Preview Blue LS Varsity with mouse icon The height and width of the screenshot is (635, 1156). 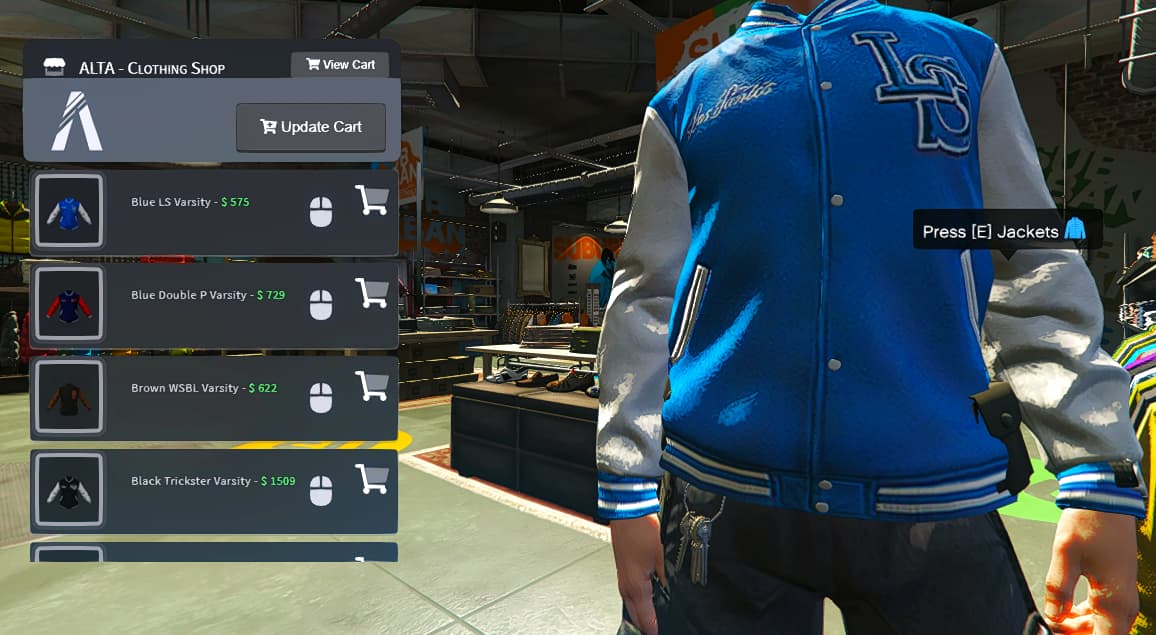(320, 212)
